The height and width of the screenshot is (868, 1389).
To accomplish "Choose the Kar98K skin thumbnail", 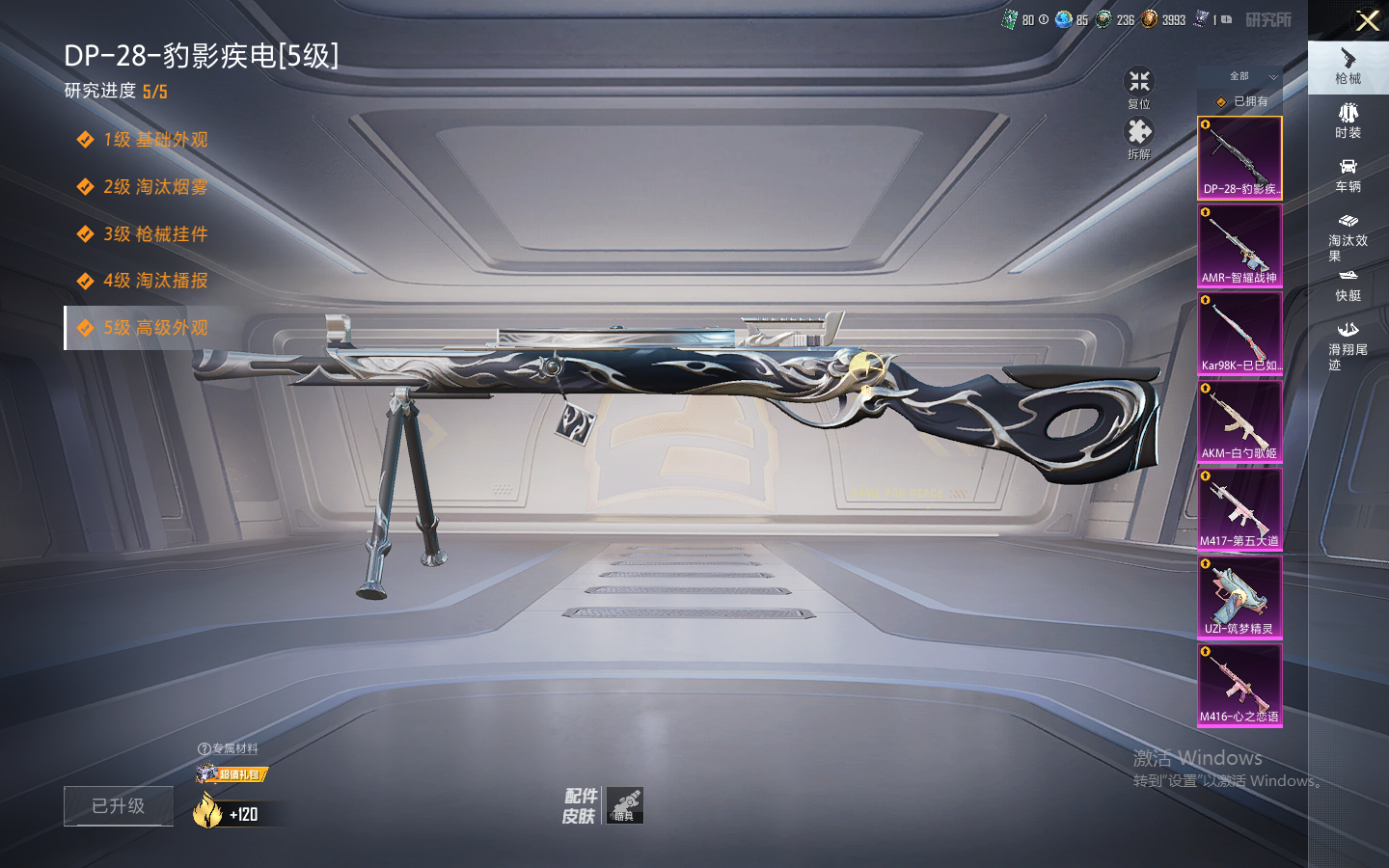I will [1239, 334].
